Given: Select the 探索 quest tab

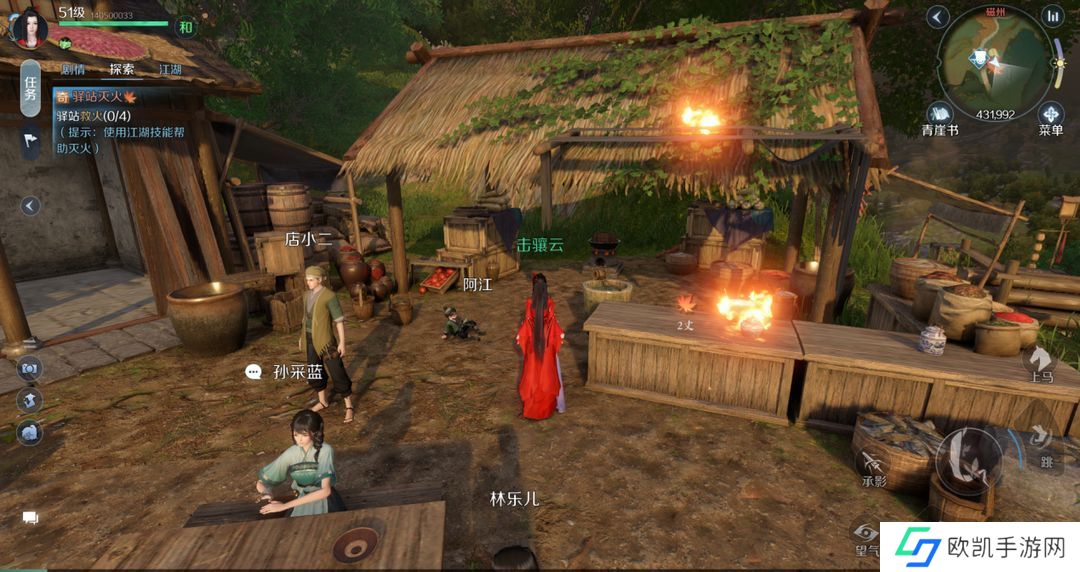Looking at the screenshot, I should point(122,69).
